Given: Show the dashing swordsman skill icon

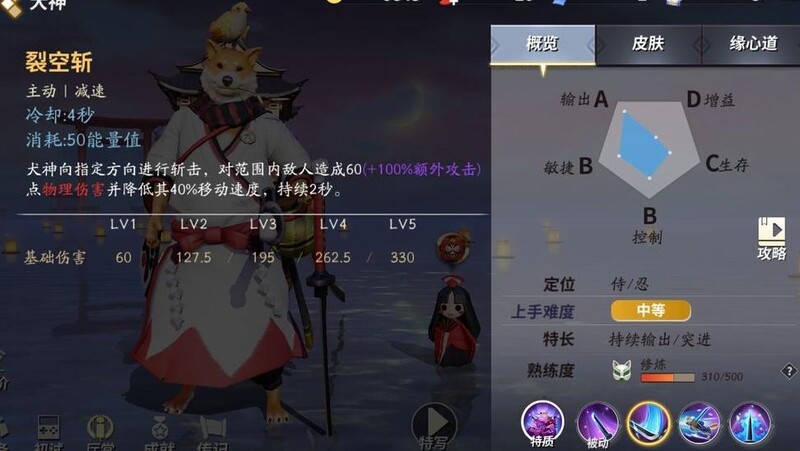Looking at the screenshot, I should point(699,422).
